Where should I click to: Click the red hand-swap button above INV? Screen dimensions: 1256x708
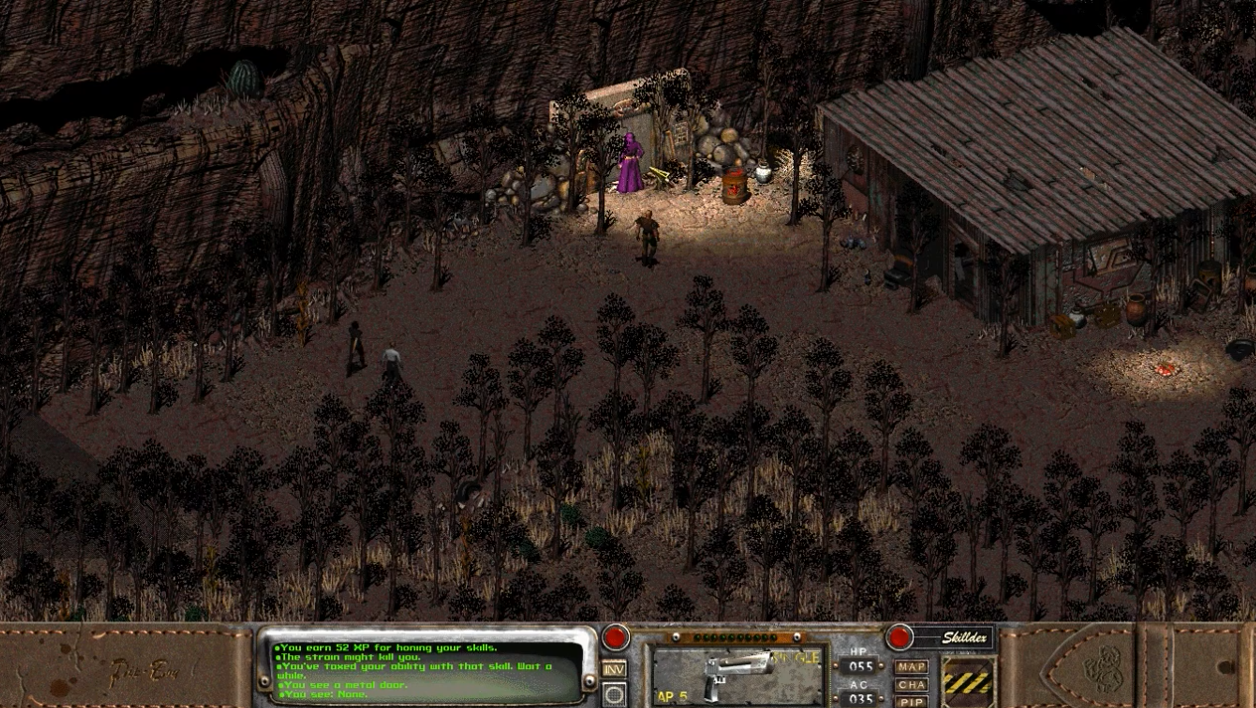pos(615,637)
